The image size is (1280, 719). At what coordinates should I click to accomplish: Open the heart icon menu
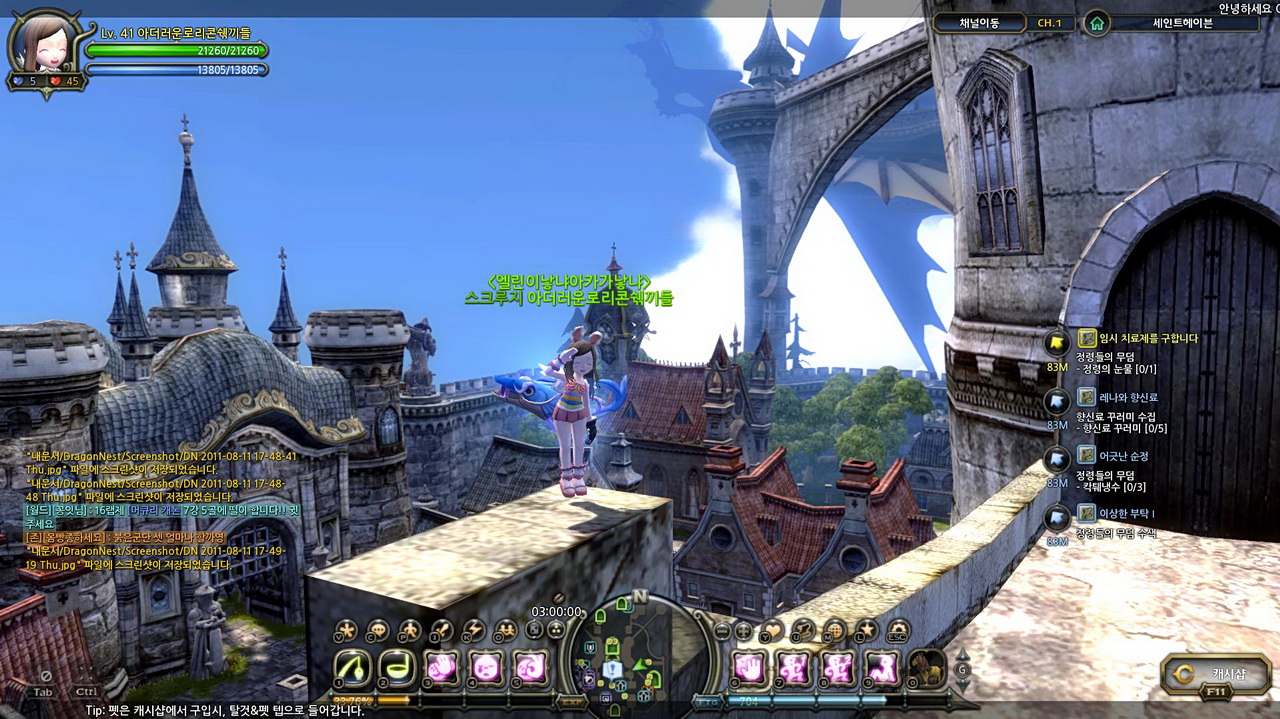[772, 630]
